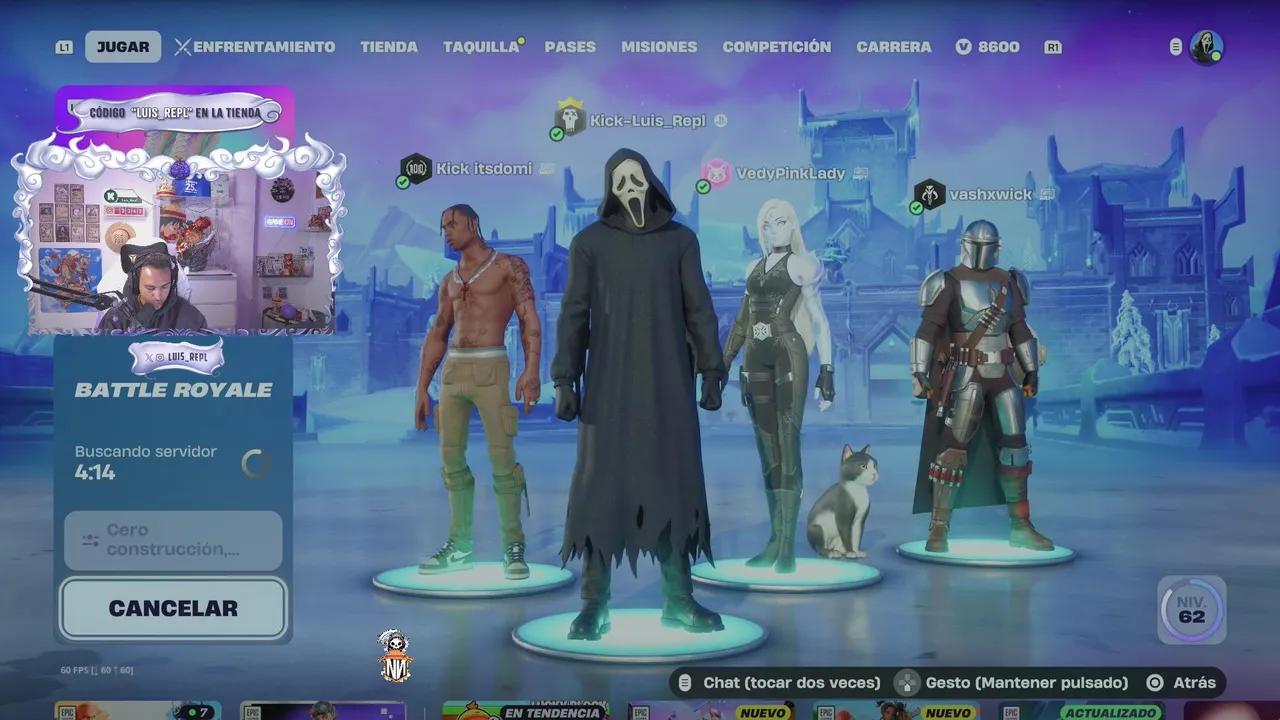Switch to the TIENDA tab
The height and width of the screenshot is (720, 1280).
(389, 46)
